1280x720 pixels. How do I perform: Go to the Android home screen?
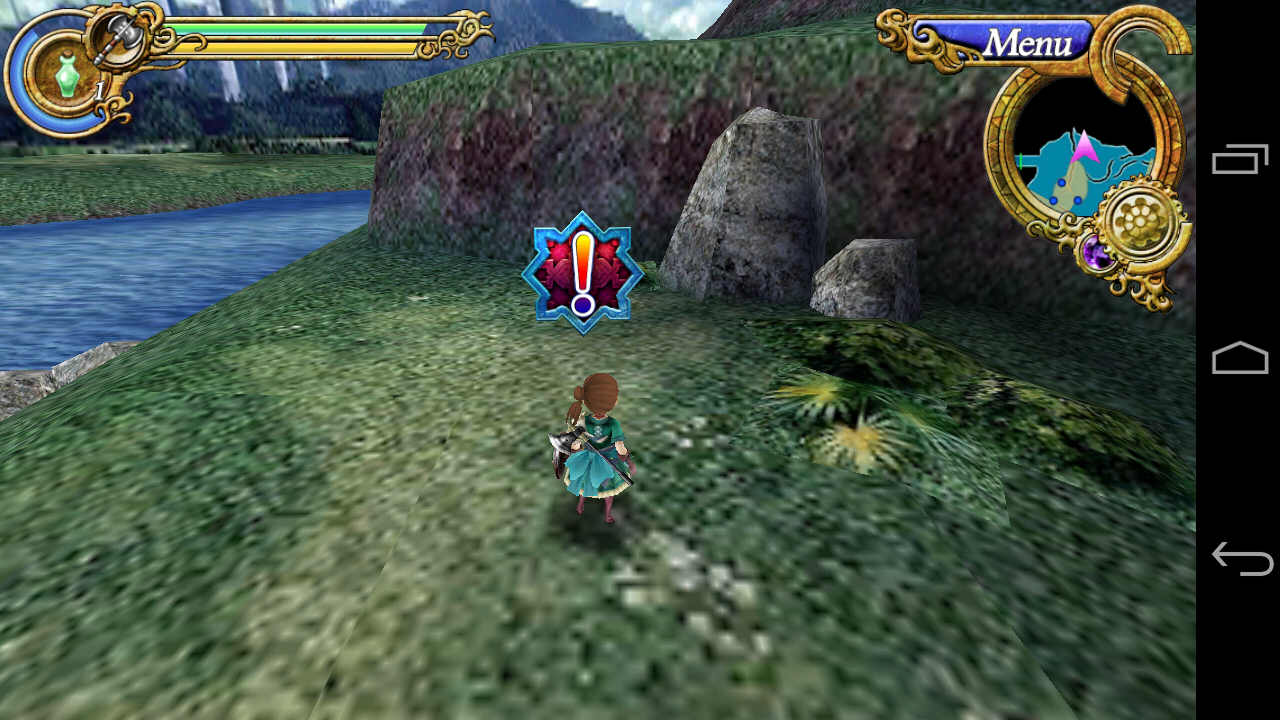pyautogui.click(x=1239, y=358)
